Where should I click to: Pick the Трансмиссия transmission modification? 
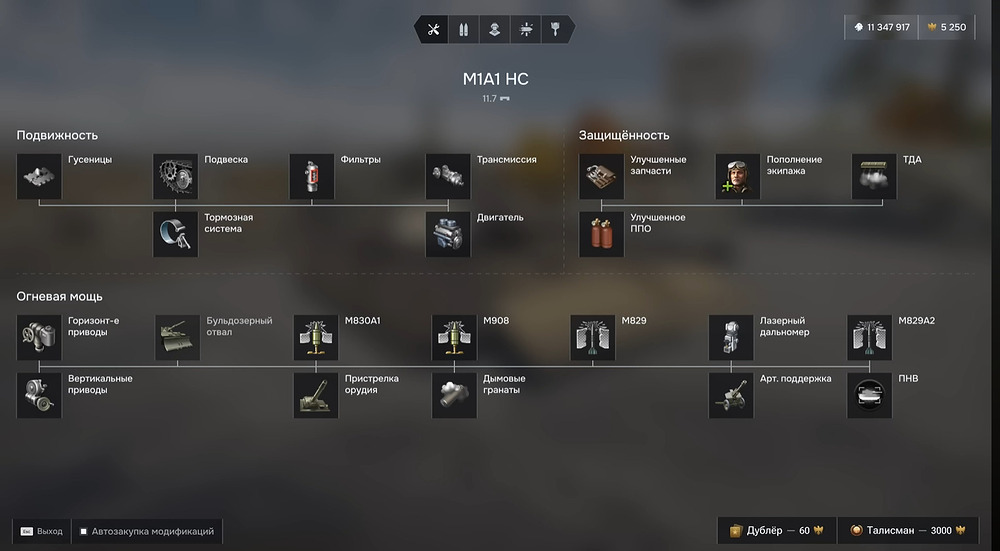pos(448,176)
